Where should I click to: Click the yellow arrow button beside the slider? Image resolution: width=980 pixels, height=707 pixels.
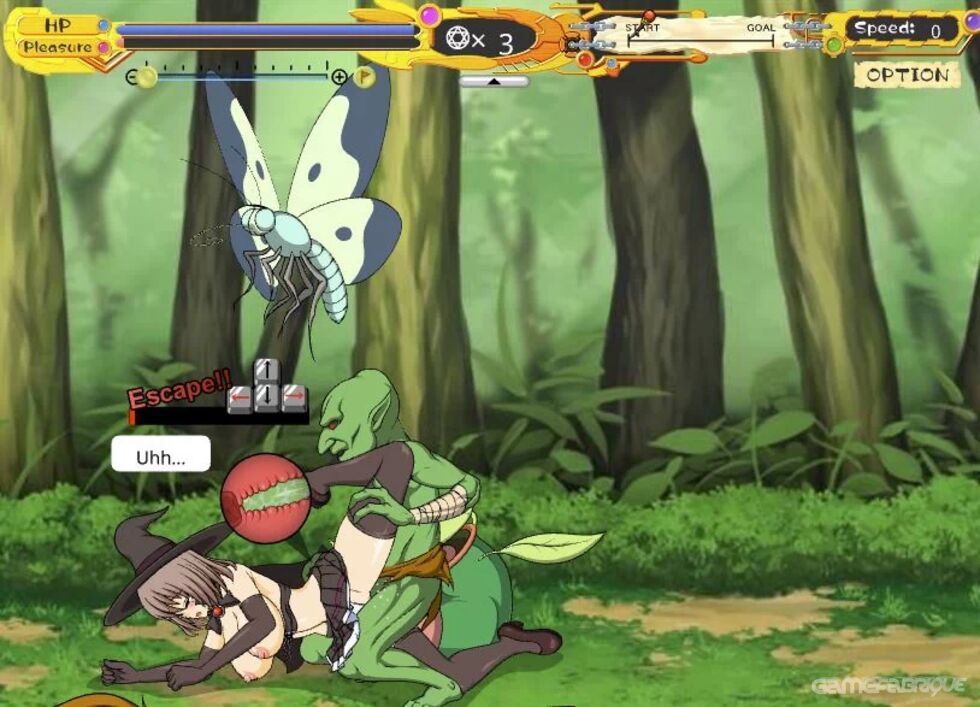point(364,76)
